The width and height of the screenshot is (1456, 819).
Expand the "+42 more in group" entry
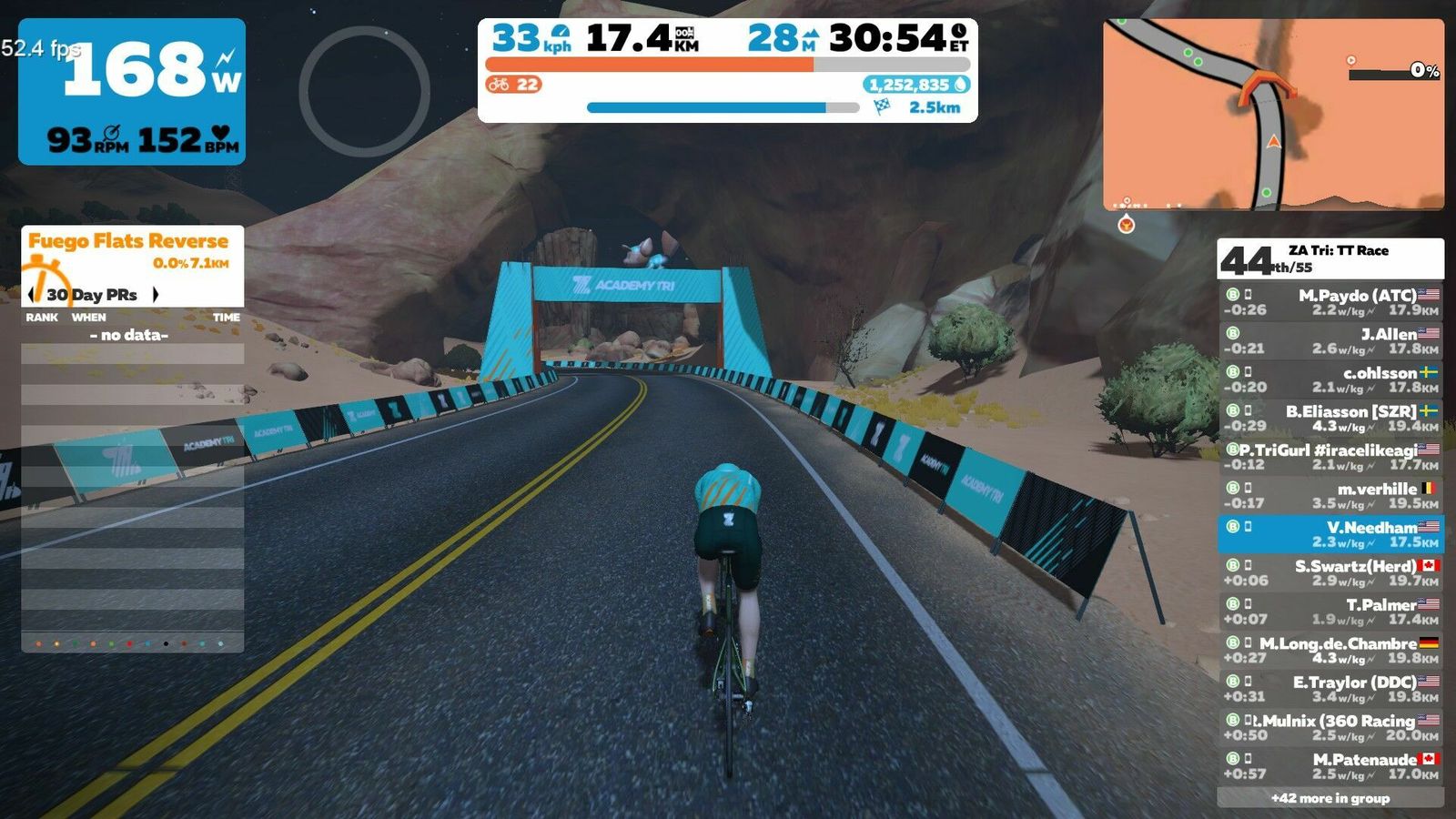(x=1330, y=798)
